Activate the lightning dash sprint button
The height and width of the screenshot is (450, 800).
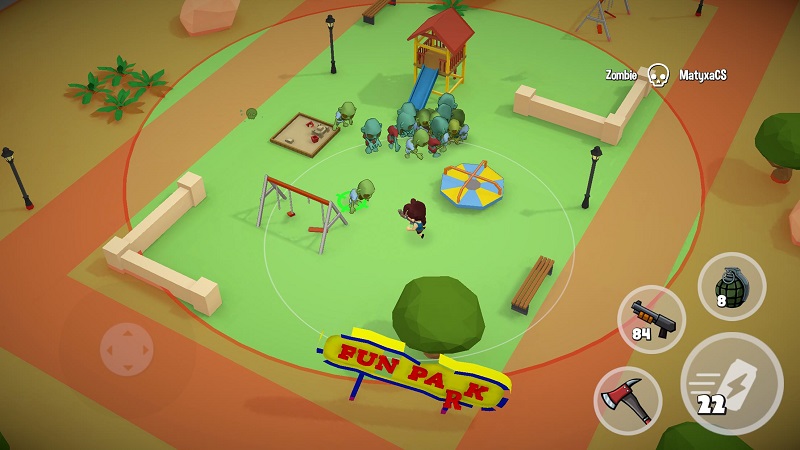tap(731, 383)
